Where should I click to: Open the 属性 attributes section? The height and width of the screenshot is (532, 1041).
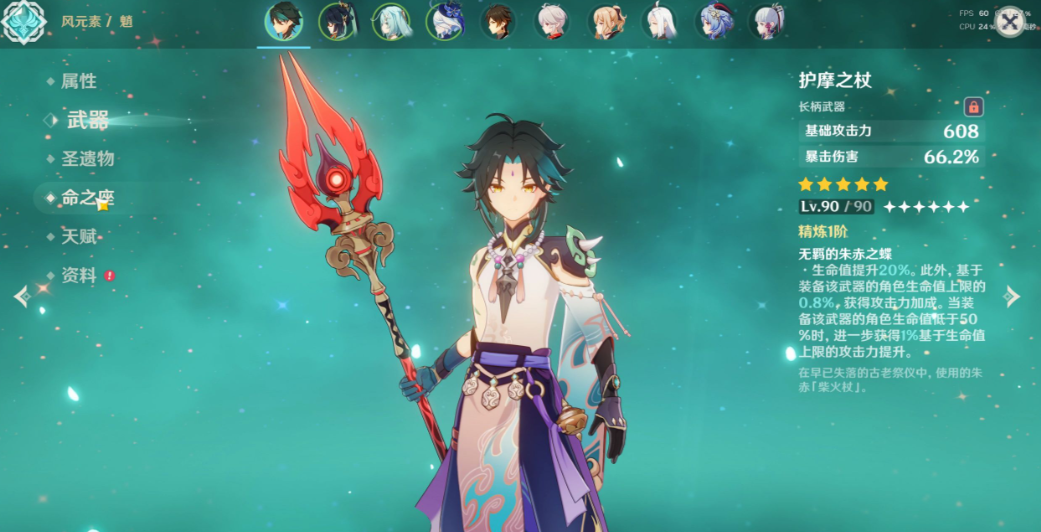[x=78, y=82]
